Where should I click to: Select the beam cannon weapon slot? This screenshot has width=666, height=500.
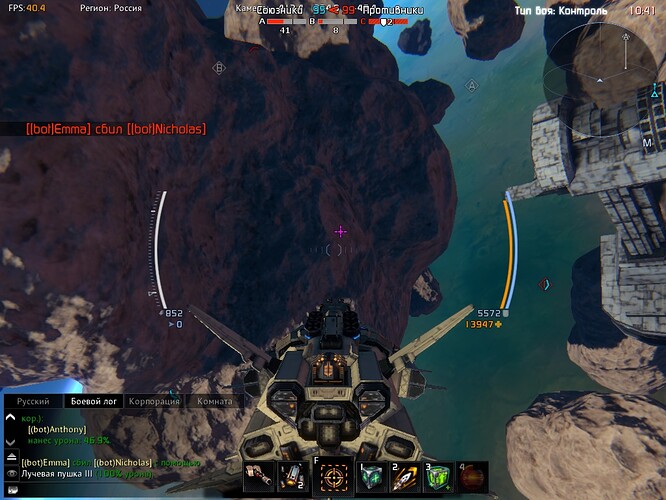coord(258,477)
